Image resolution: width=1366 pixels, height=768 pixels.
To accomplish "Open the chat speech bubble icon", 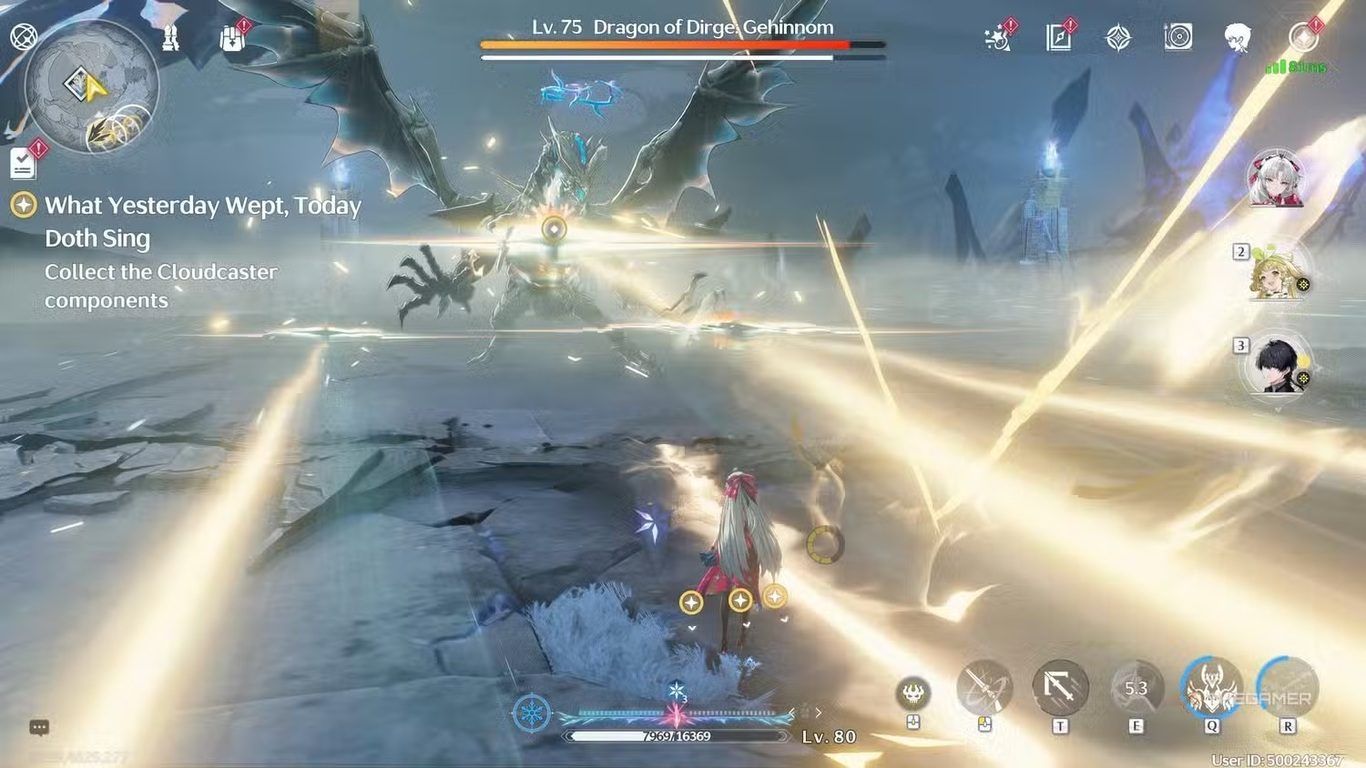I will click(x=39, y=728).
